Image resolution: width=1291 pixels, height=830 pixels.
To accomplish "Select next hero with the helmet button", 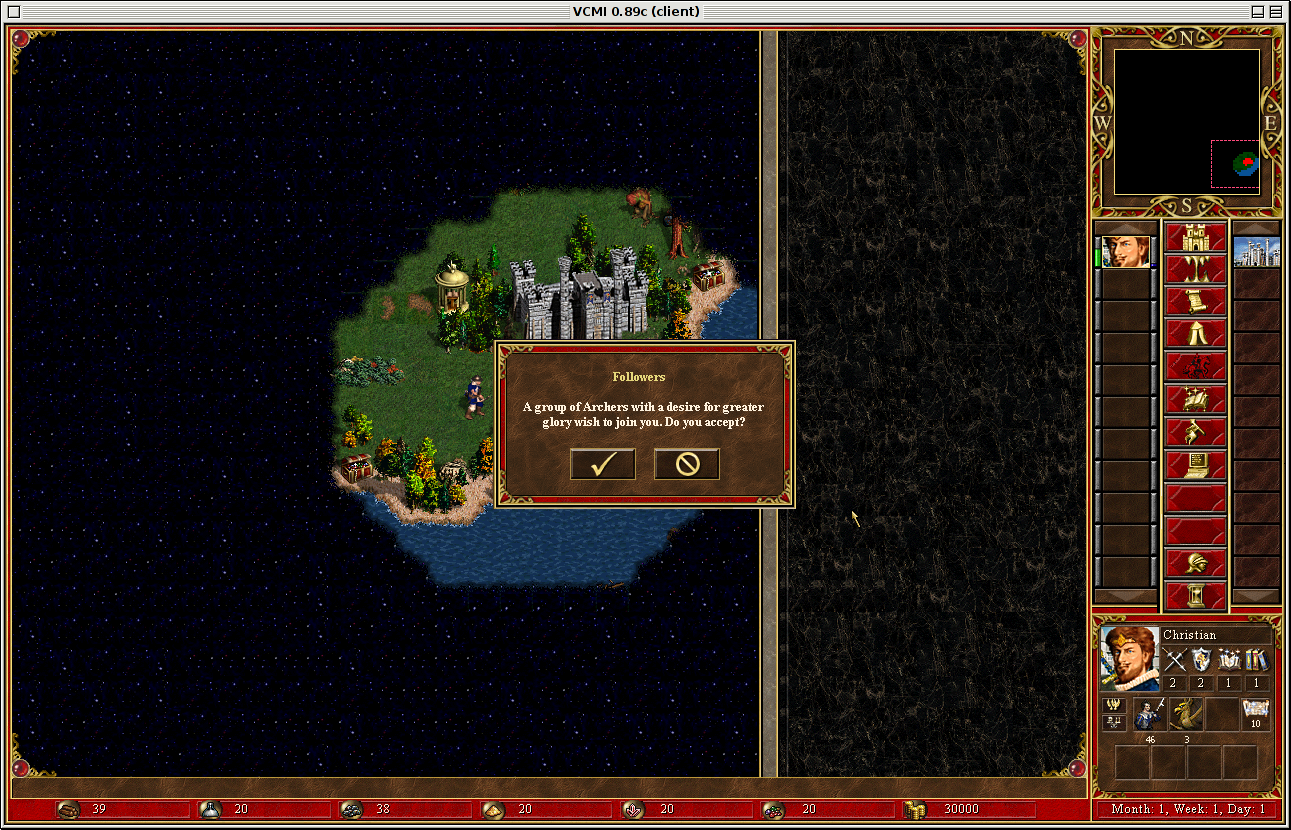I will [x=1196, y=563].
